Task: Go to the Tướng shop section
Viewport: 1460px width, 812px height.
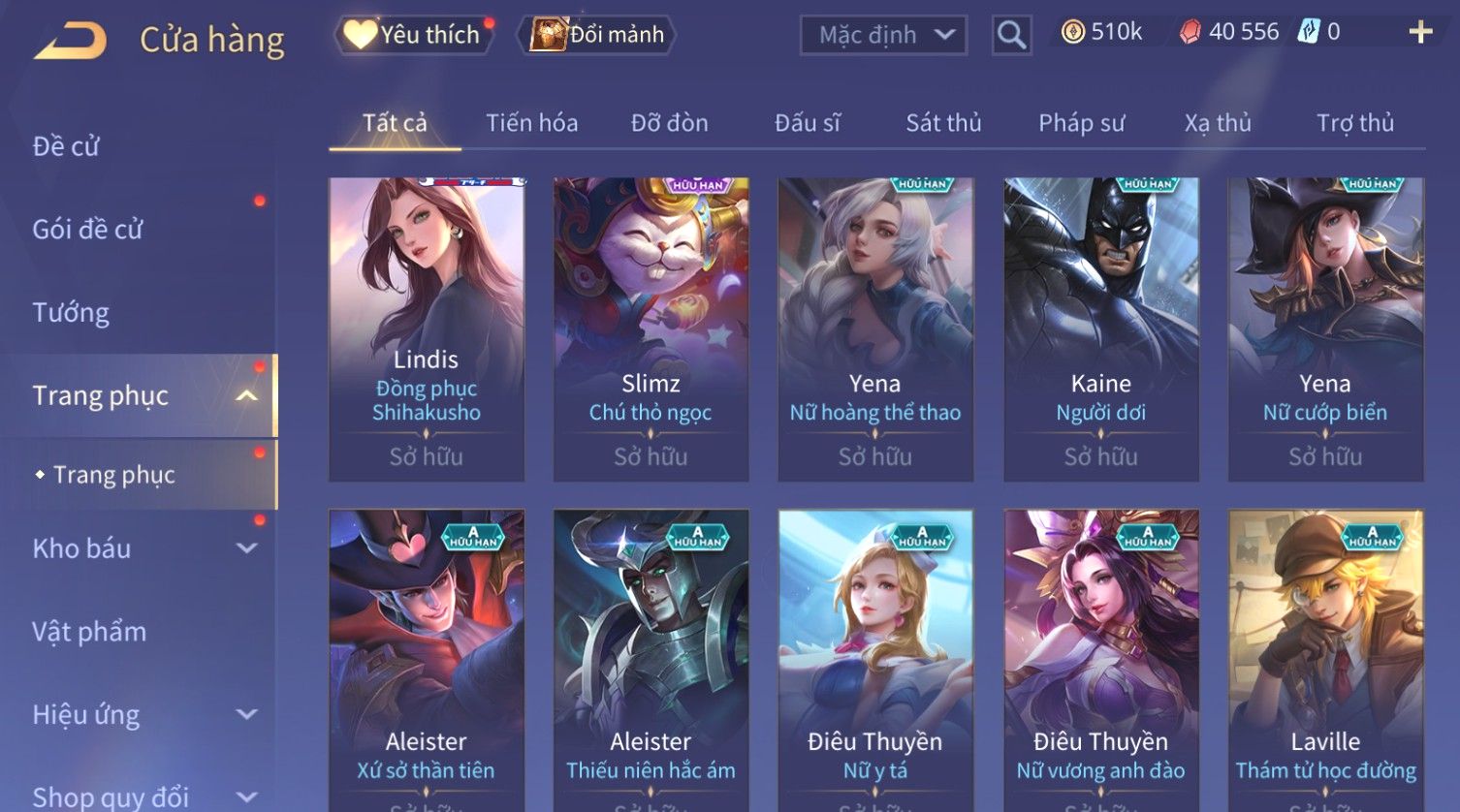Action: pos(71,313)
